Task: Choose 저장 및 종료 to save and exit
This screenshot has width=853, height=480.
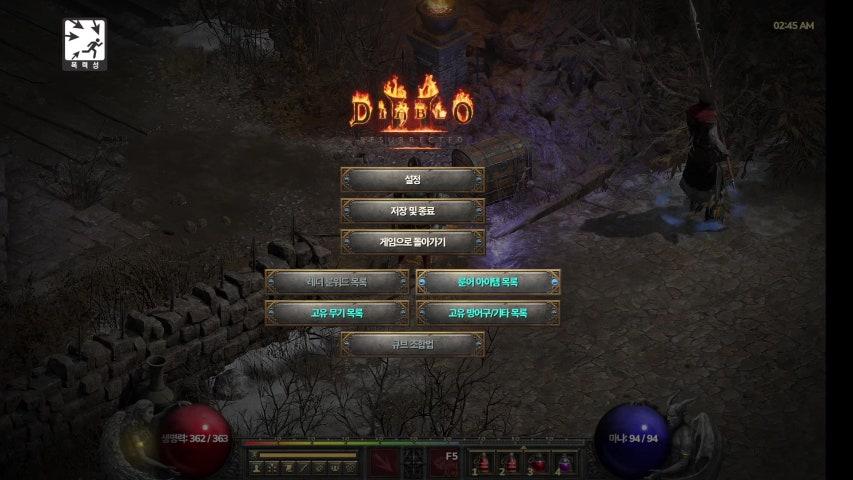Action: click(412, 211)
